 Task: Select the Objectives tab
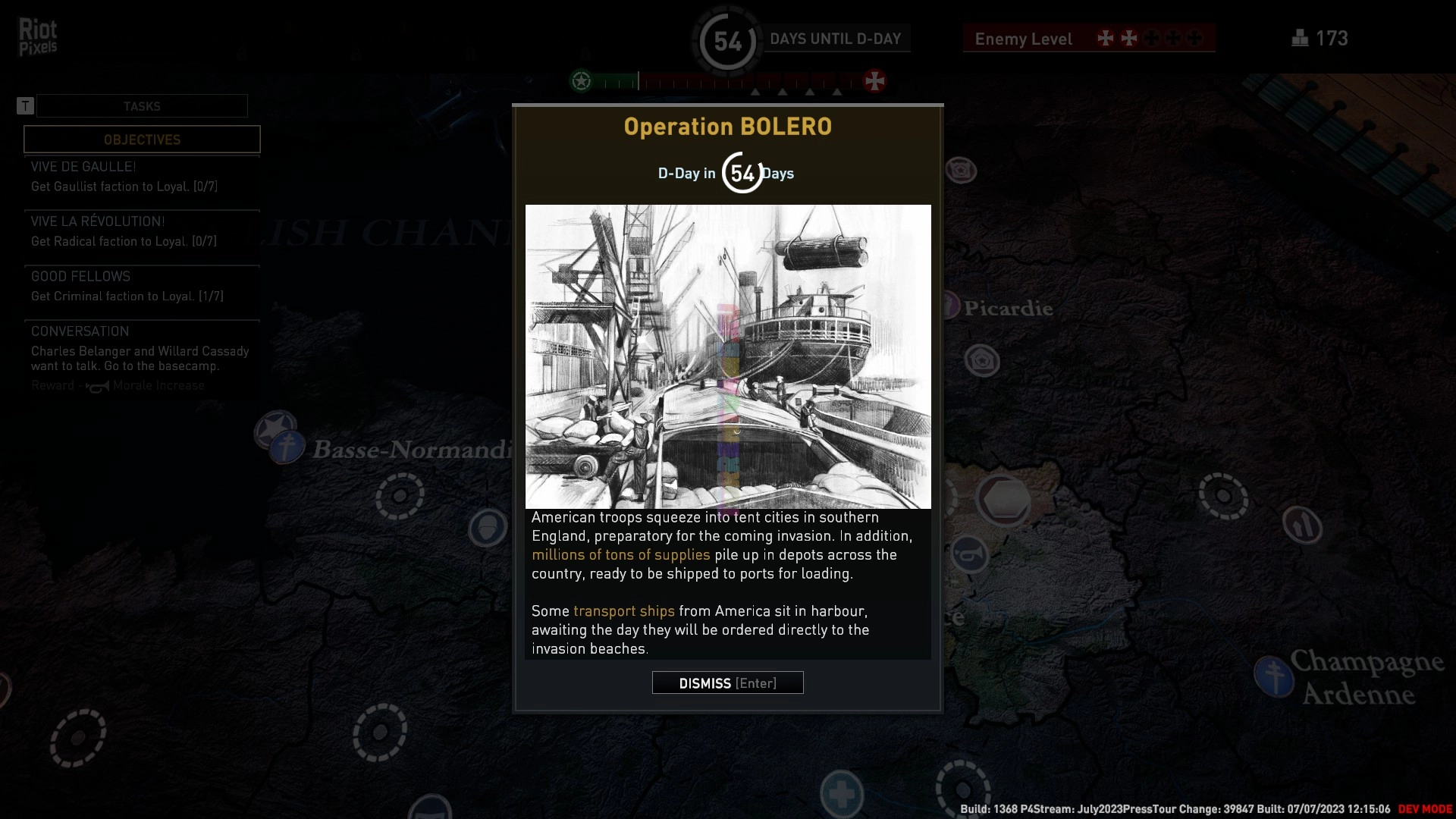pyautogui.click(x=142, y=140)
